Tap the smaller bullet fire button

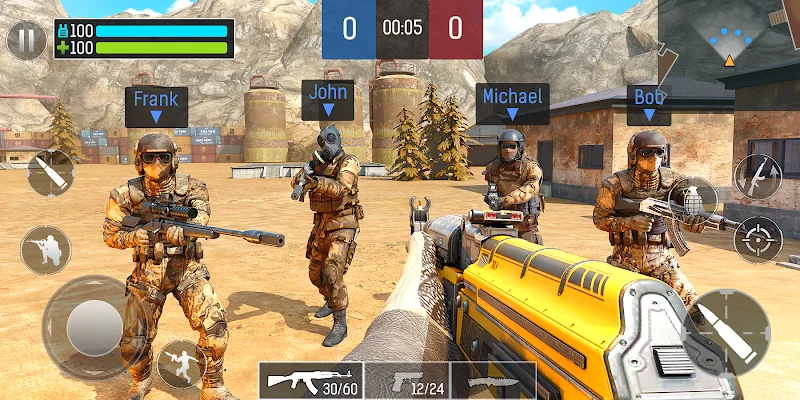tap(51, 172)
